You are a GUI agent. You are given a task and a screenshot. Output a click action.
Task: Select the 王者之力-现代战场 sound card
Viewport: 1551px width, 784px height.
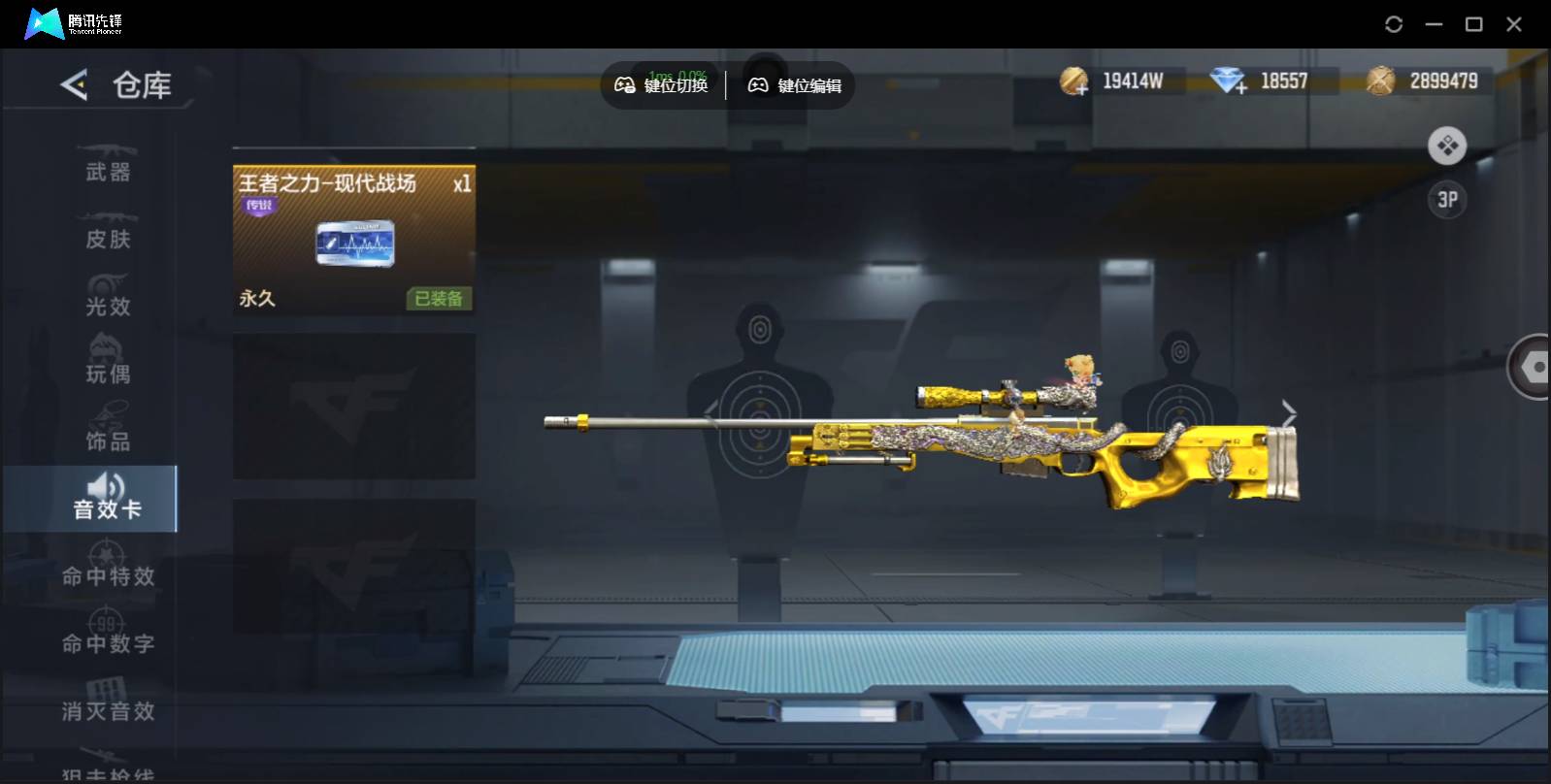(353, 240)
